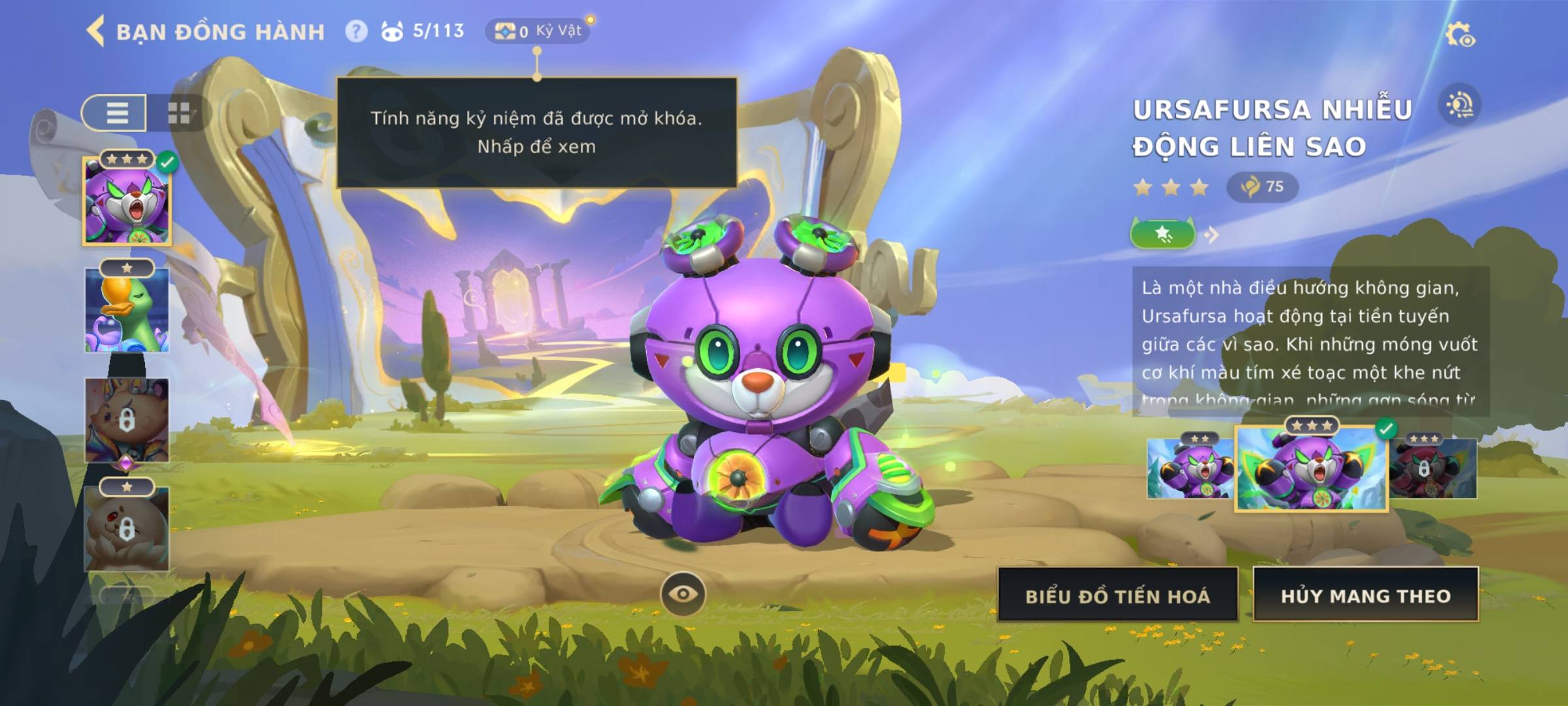
Task: Go back using the Bạn Đồng Hành arrow
Action: 96,31
